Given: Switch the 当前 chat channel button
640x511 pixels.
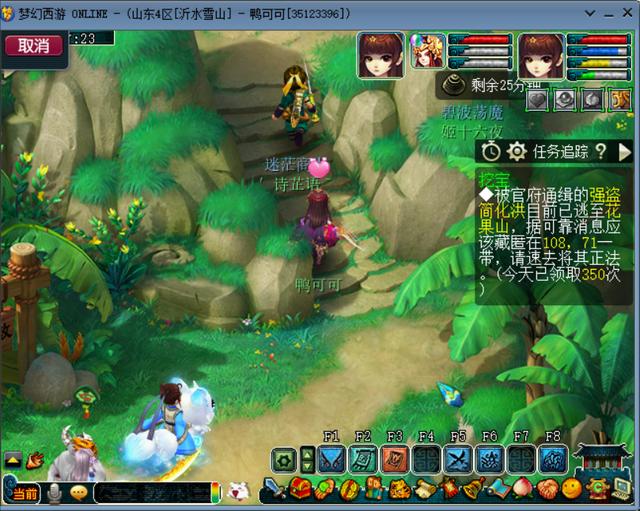Looking at the screenshot, I should [x=24, y=493].
